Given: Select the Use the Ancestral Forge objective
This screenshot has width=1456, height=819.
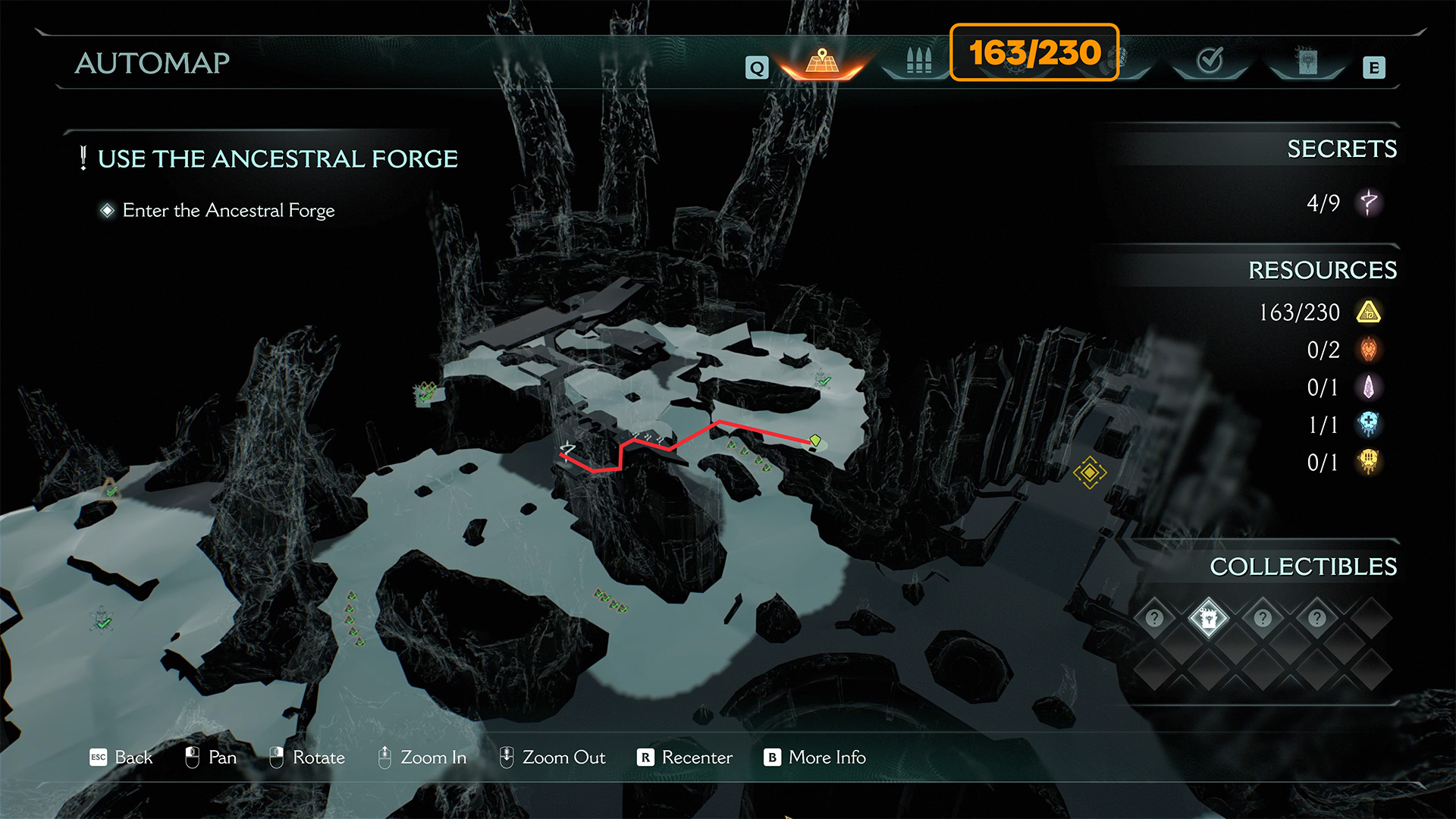Looking at the screenshot, I should [x=278, y=158].
